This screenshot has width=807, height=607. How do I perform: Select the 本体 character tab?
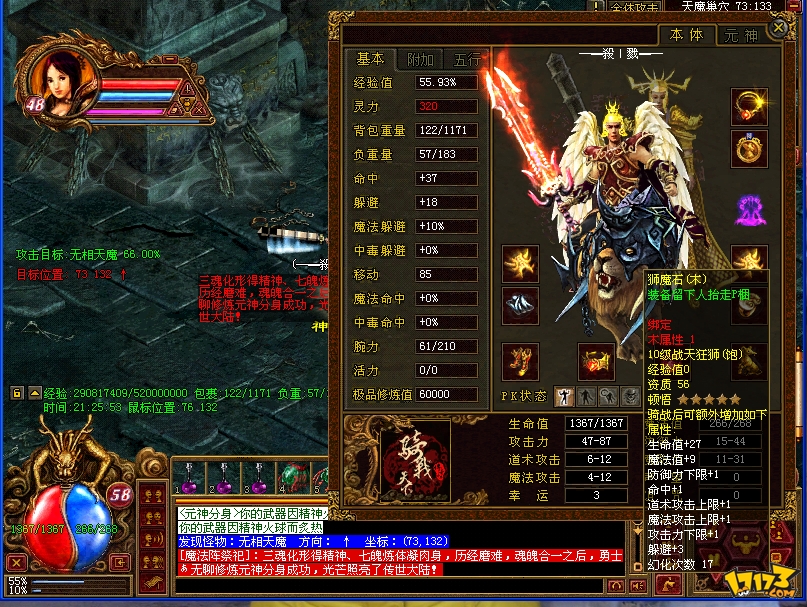click(x=686, y=35)
